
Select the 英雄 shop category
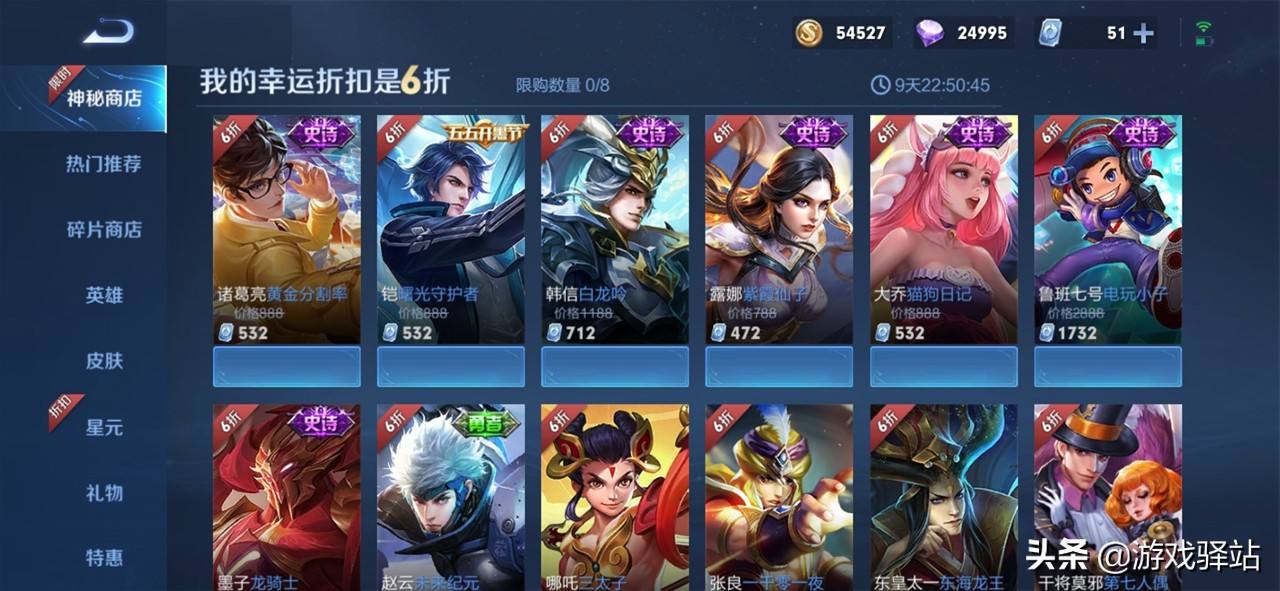click(x=103, y=296)
